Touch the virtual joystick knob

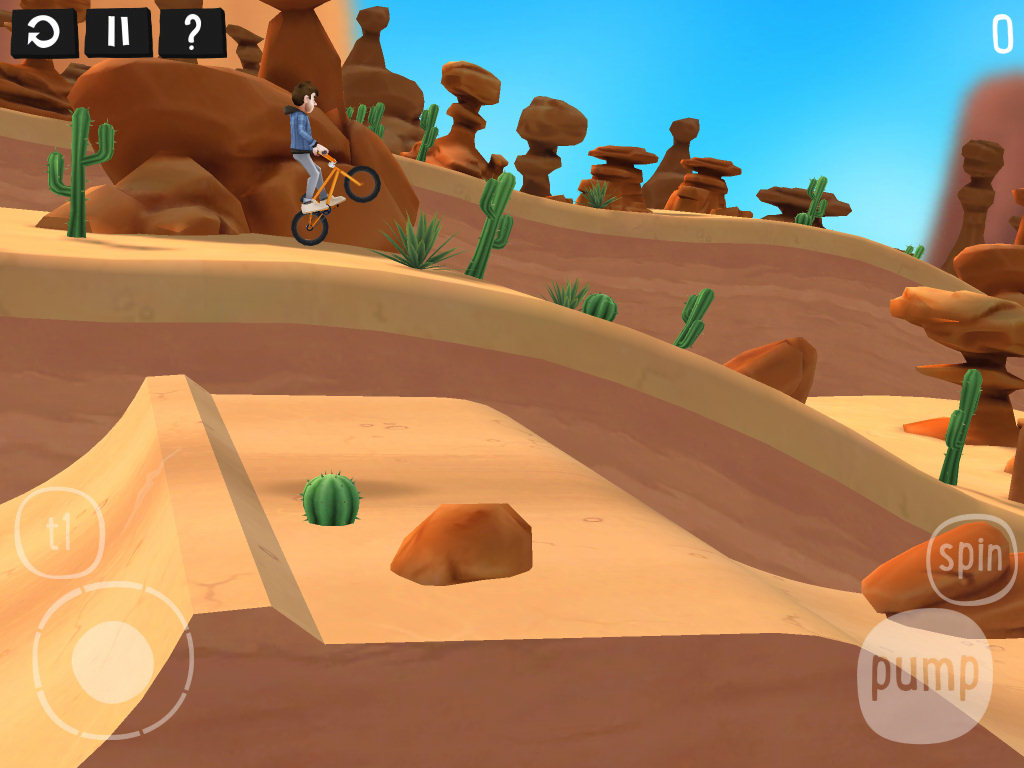tap(112, 661)
